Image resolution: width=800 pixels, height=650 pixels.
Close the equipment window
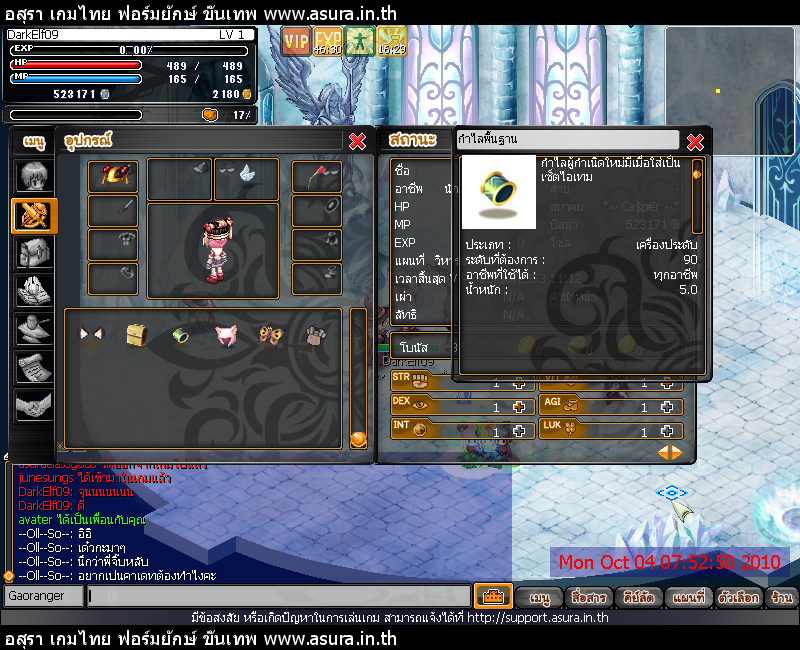pos(357,141)
